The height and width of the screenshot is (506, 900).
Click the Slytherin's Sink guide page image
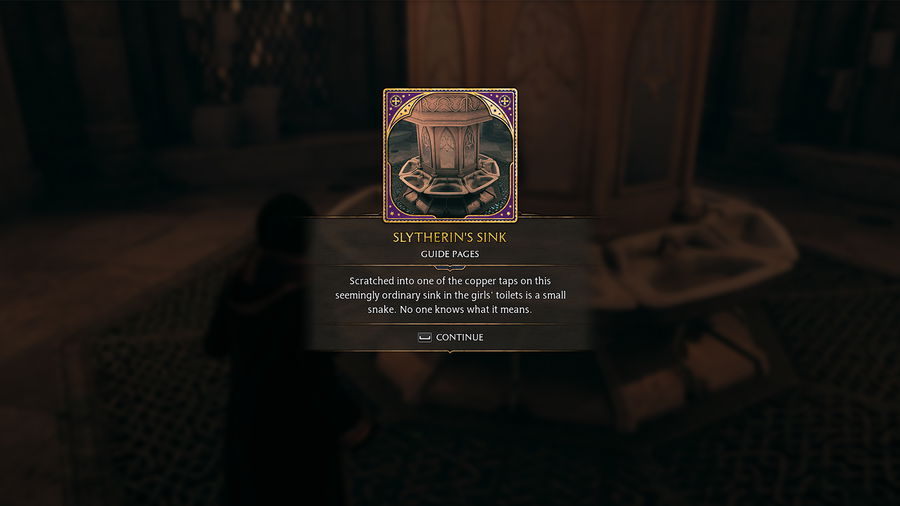point(450,155)
